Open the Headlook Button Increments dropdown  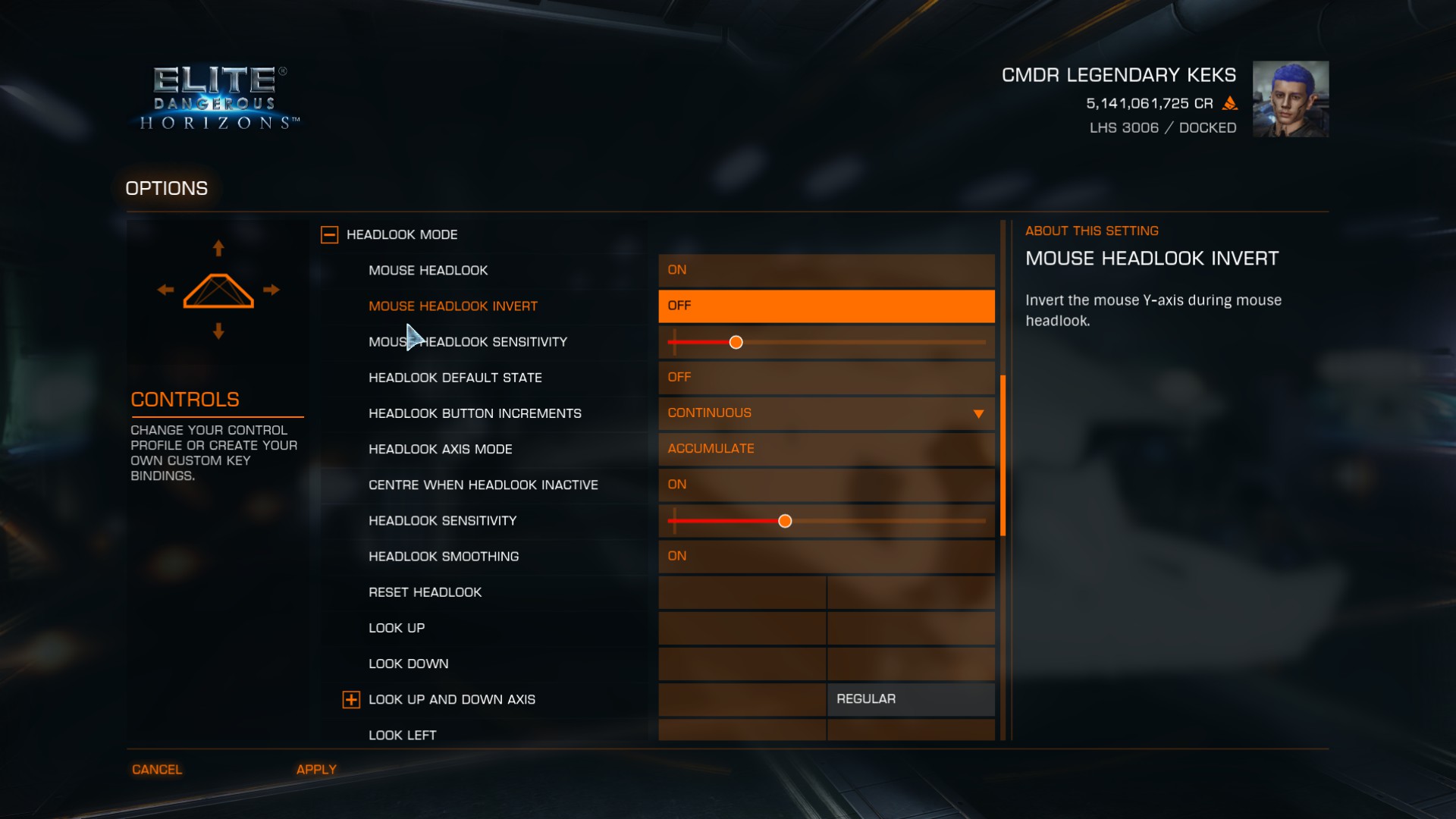point(826,413)
